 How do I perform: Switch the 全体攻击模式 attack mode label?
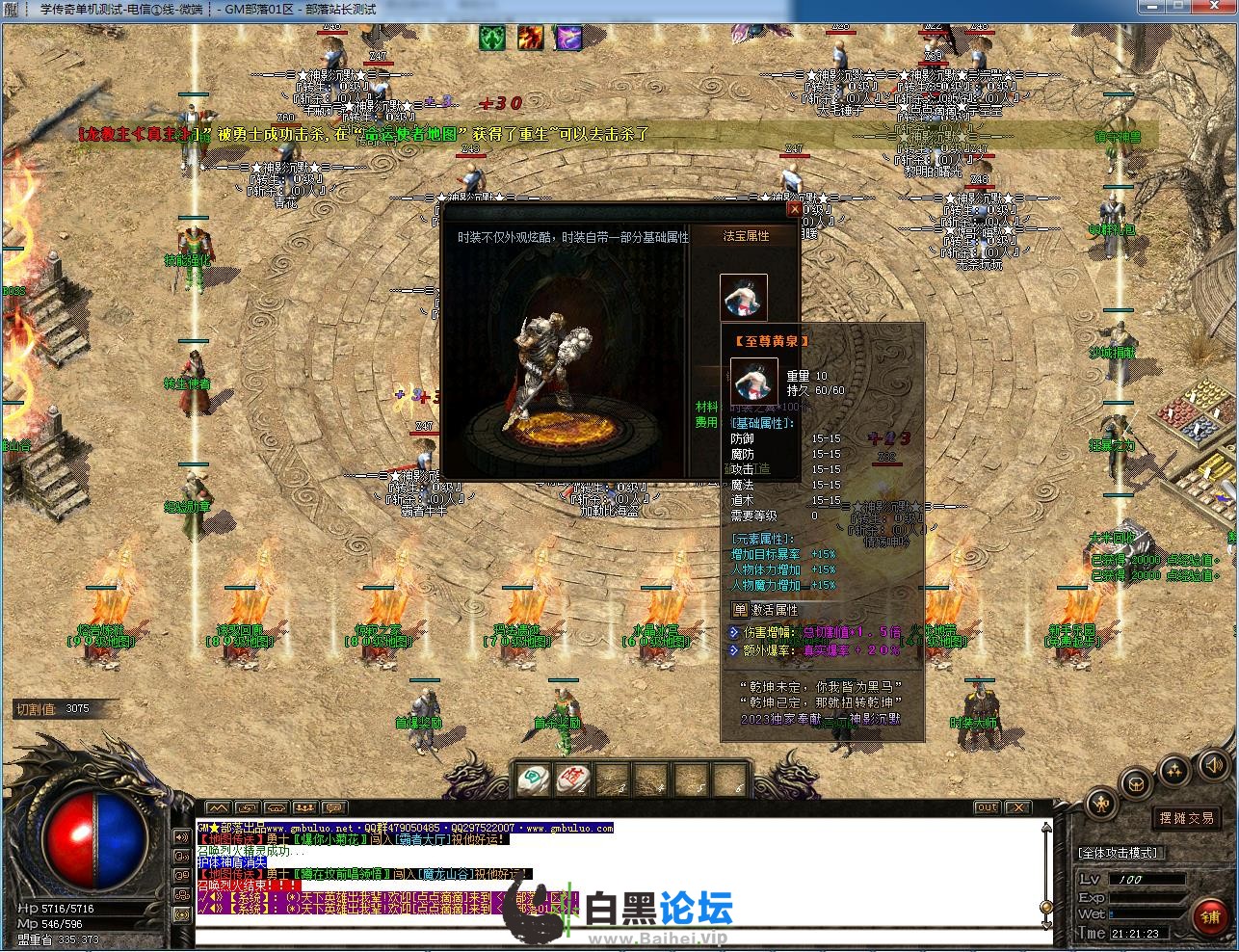(x=1118, y=852)
